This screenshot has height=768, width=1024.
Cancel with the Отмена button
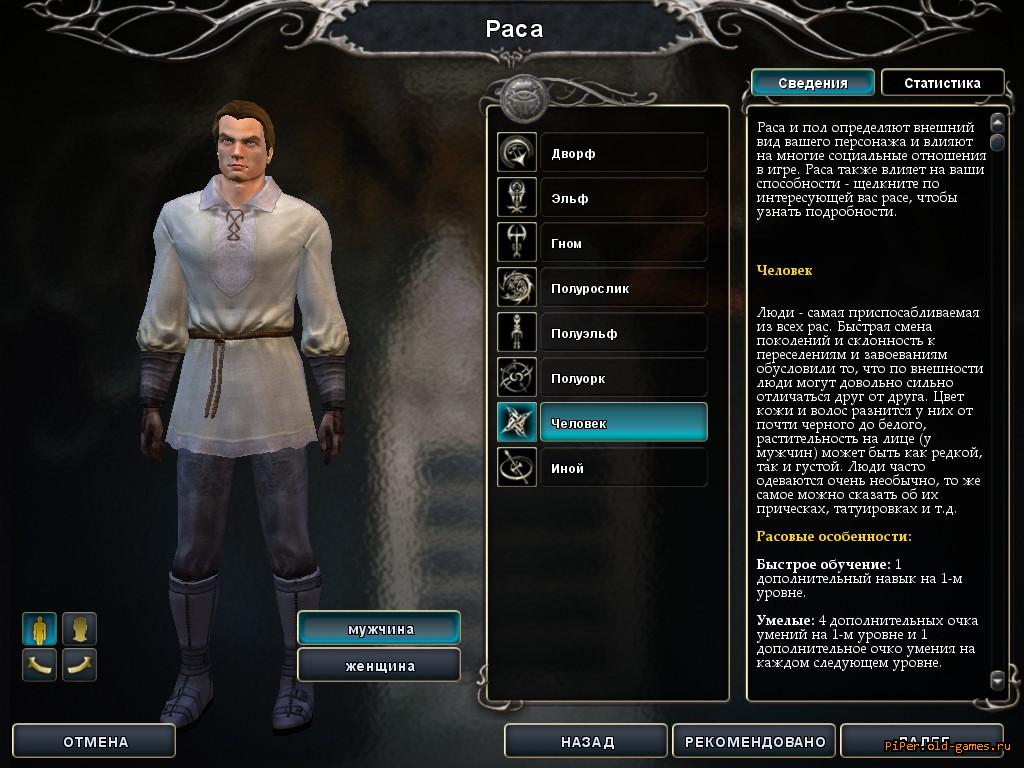coord(96,742)
